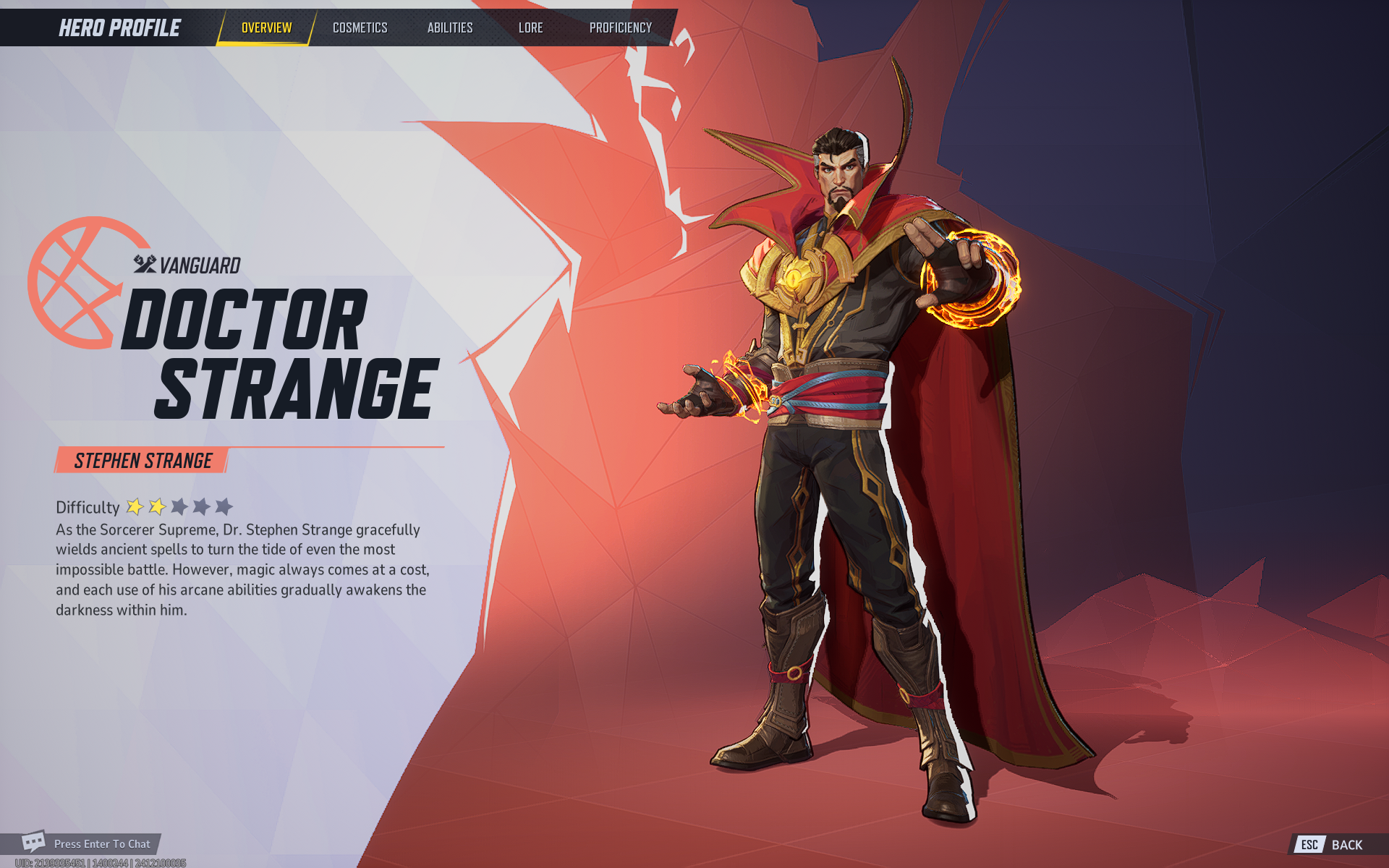Open the Cosmetics tab
The width and height of the screenshot is (1389, 868).
(360, 28)
